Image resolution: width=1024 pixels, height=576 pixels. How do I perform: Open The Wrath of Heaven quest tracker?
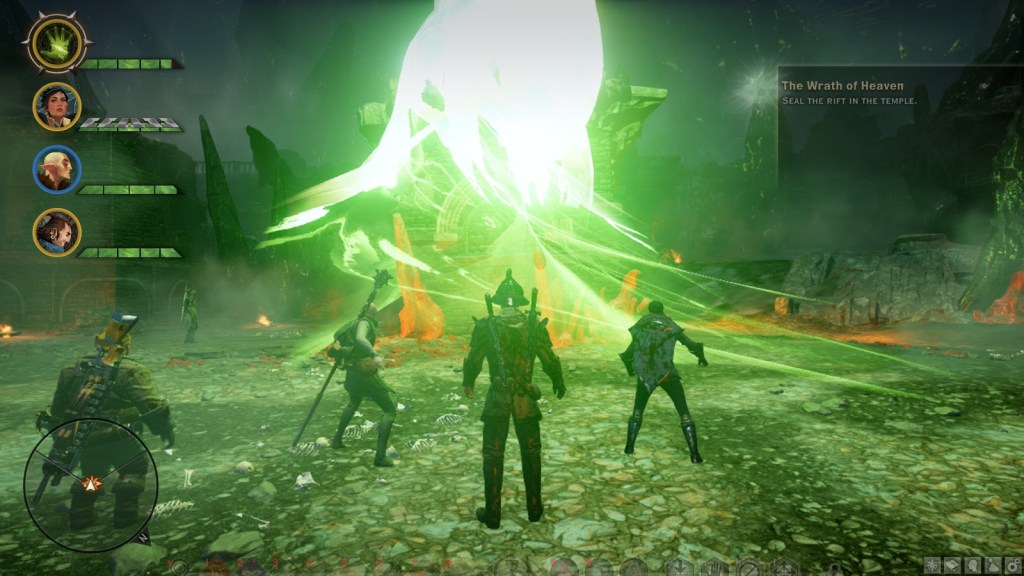tap(842, 86)
